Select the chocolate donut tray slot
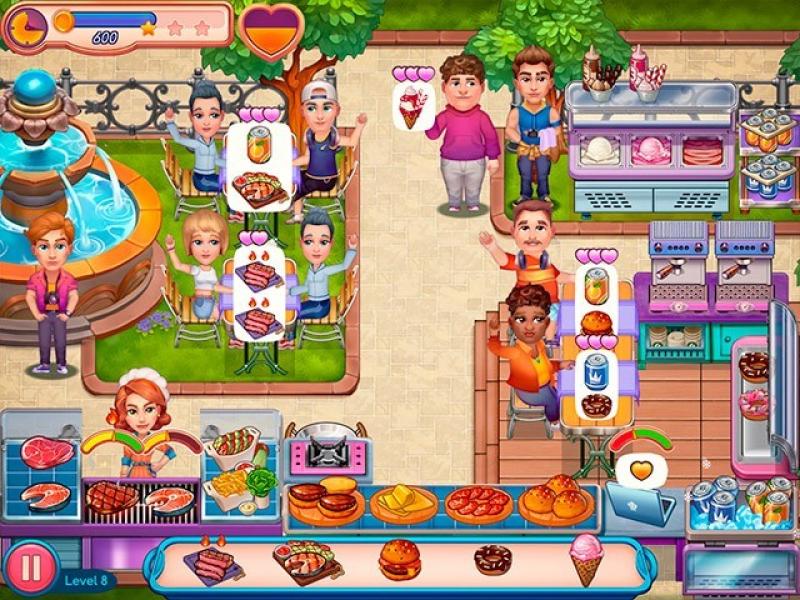Image resolution: width=800 pixels, height=600 pixels. (492, 560)
